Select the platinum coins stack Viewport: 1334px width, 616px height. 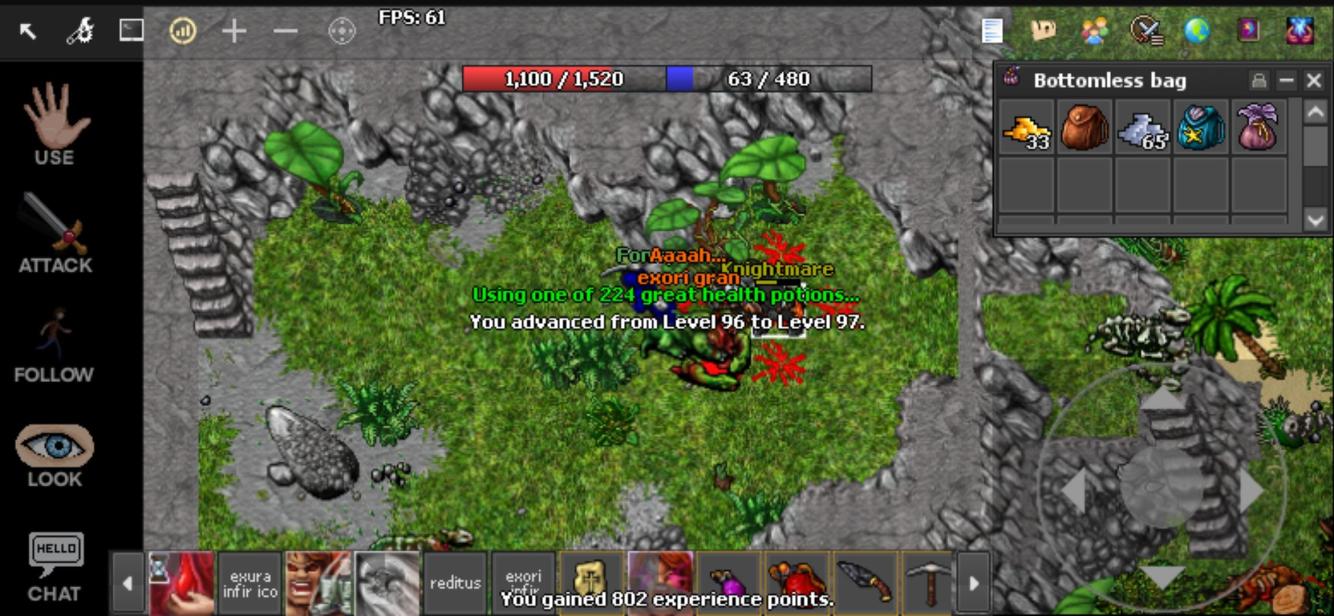tap(1142, 128)
